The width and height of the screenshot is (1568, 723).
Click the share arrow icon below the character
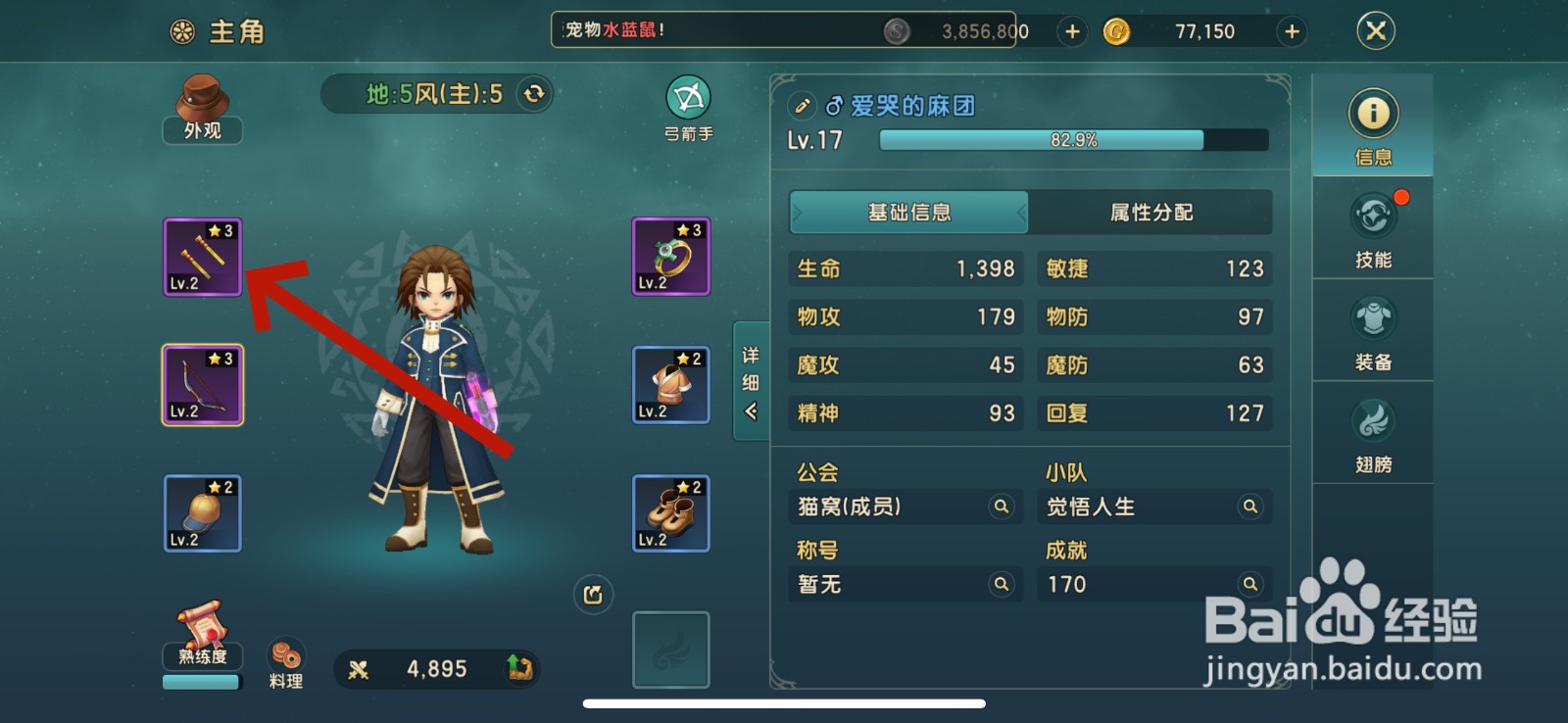[x=592, y=594]
